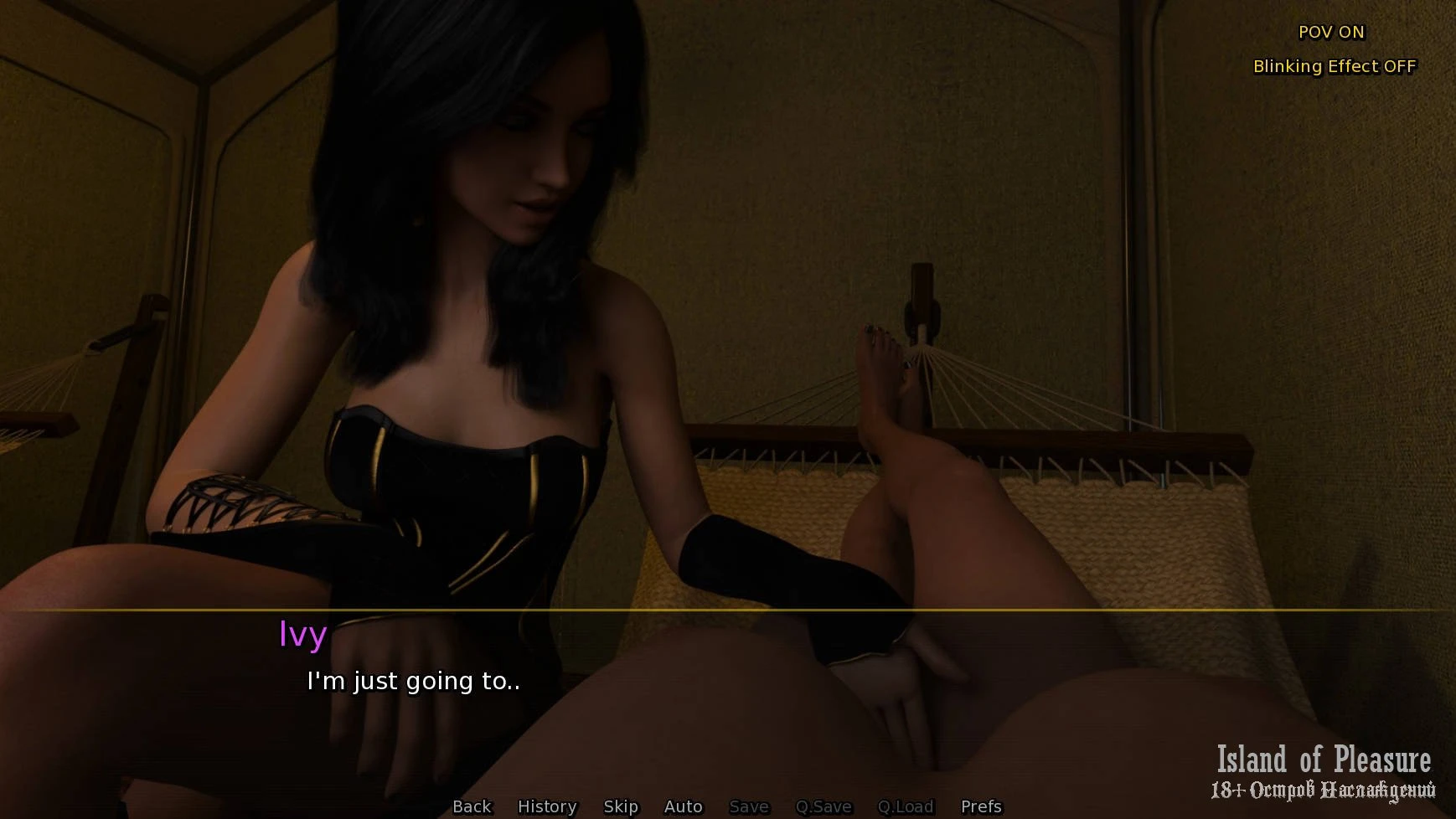Image resolution: width=1456 pixels, height=819 pixels.
Task: Activate Skip mode
Action: (621, 806)
